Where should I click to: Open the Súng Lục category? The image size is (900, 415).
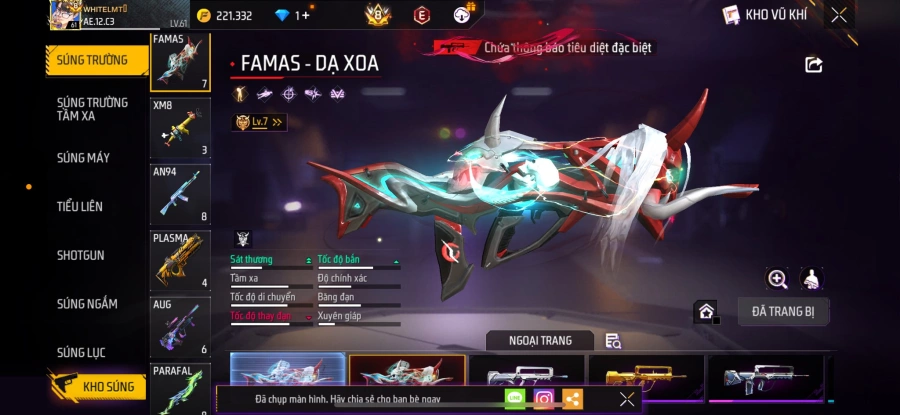click(81, 352)
